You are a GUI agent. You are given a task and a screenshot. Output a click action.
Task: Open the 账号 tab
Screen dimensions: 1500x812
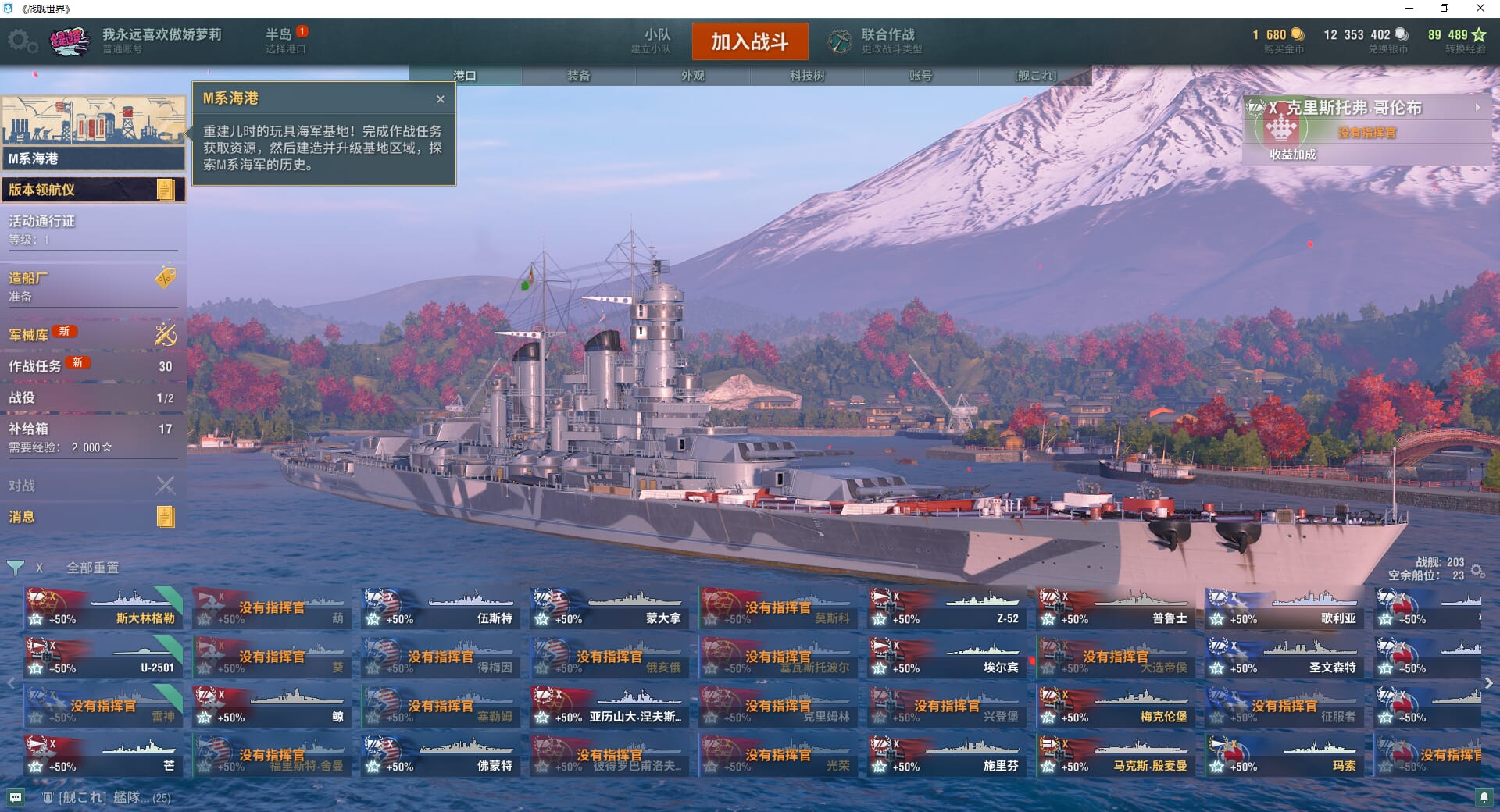pos(920,76)
